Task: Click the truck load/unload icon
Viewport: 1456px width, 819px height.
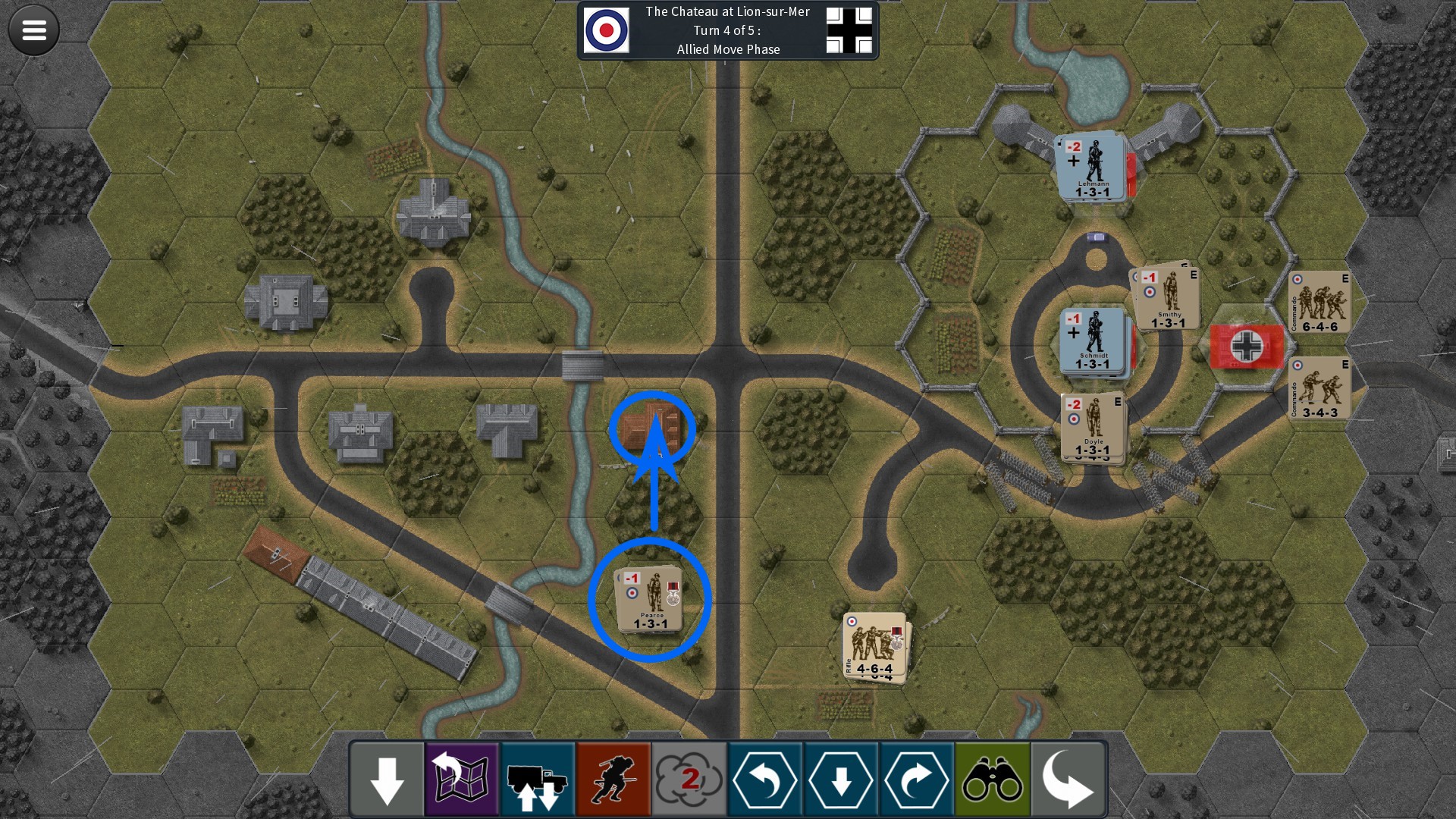Action: coord(537,777)
